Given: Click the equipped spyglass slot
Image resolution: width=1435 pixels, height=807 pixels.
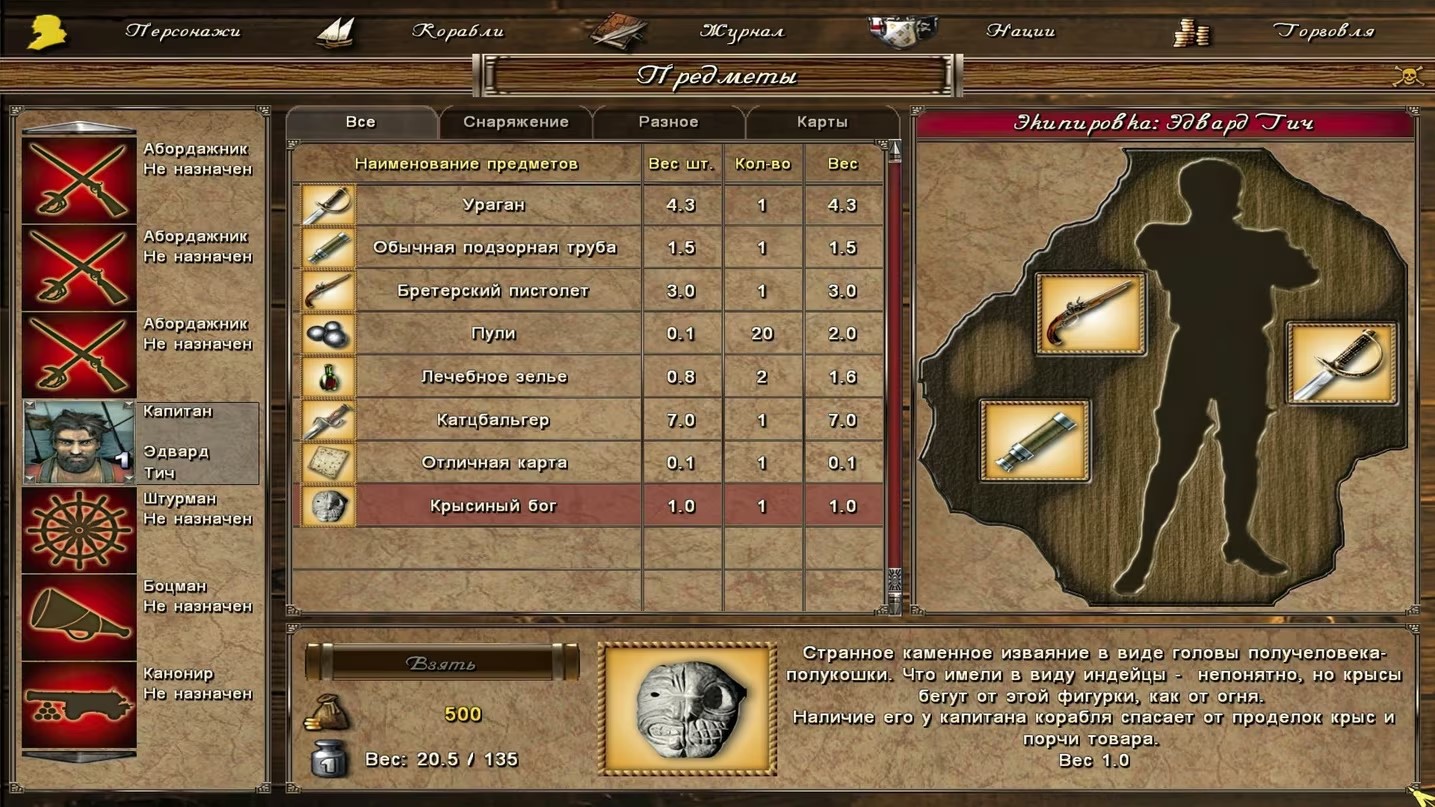Looking at the screenshot, I should (x=1035, y=441).
